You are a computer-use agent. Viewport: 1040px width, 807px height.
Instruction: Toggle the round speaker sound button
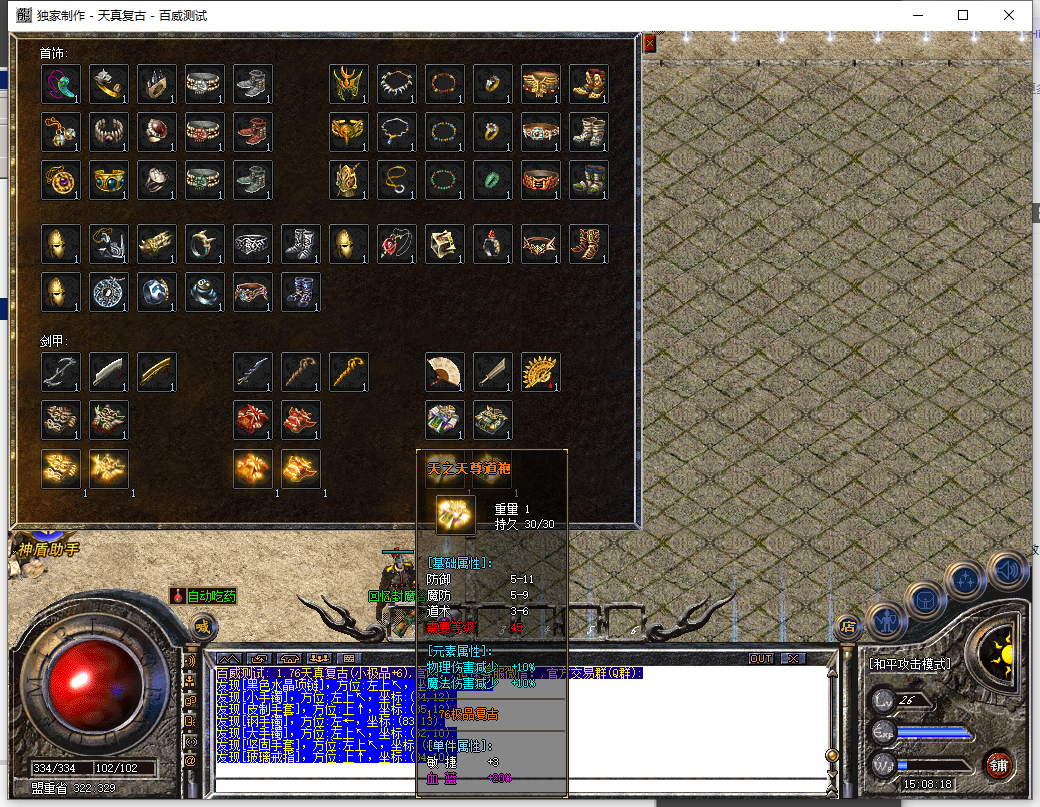coord(1005,571)
